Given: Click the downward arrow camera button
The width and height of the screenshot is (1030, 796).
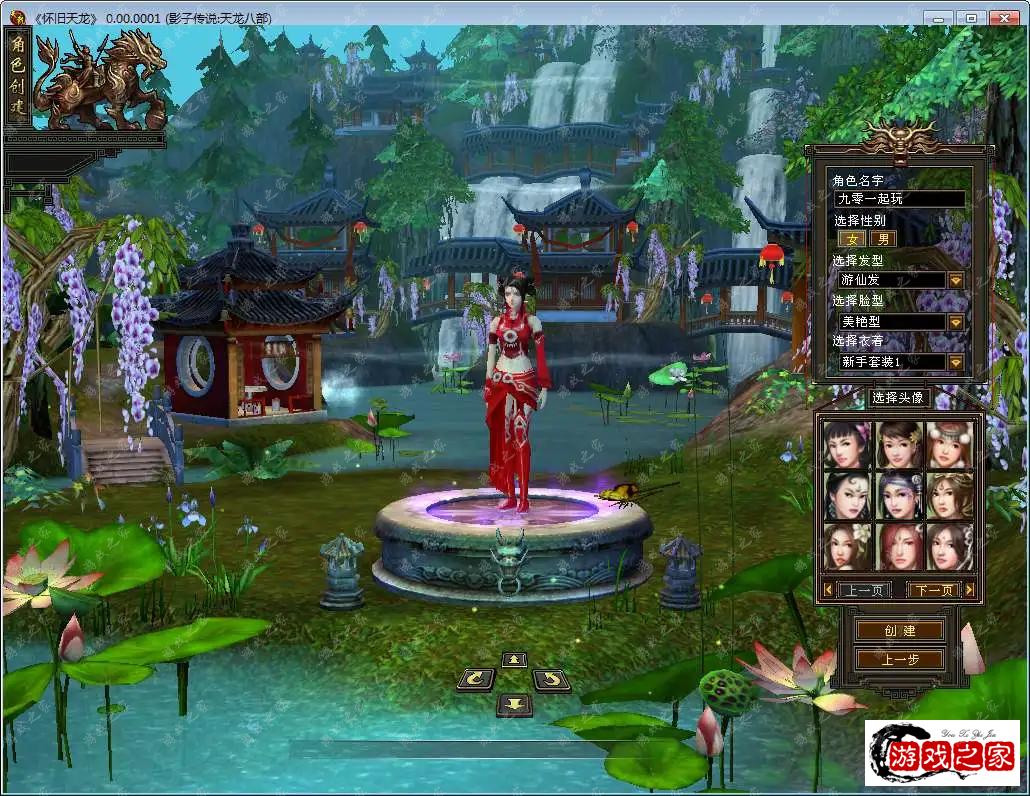Looking at the screenshot, I should click(514, 704).
